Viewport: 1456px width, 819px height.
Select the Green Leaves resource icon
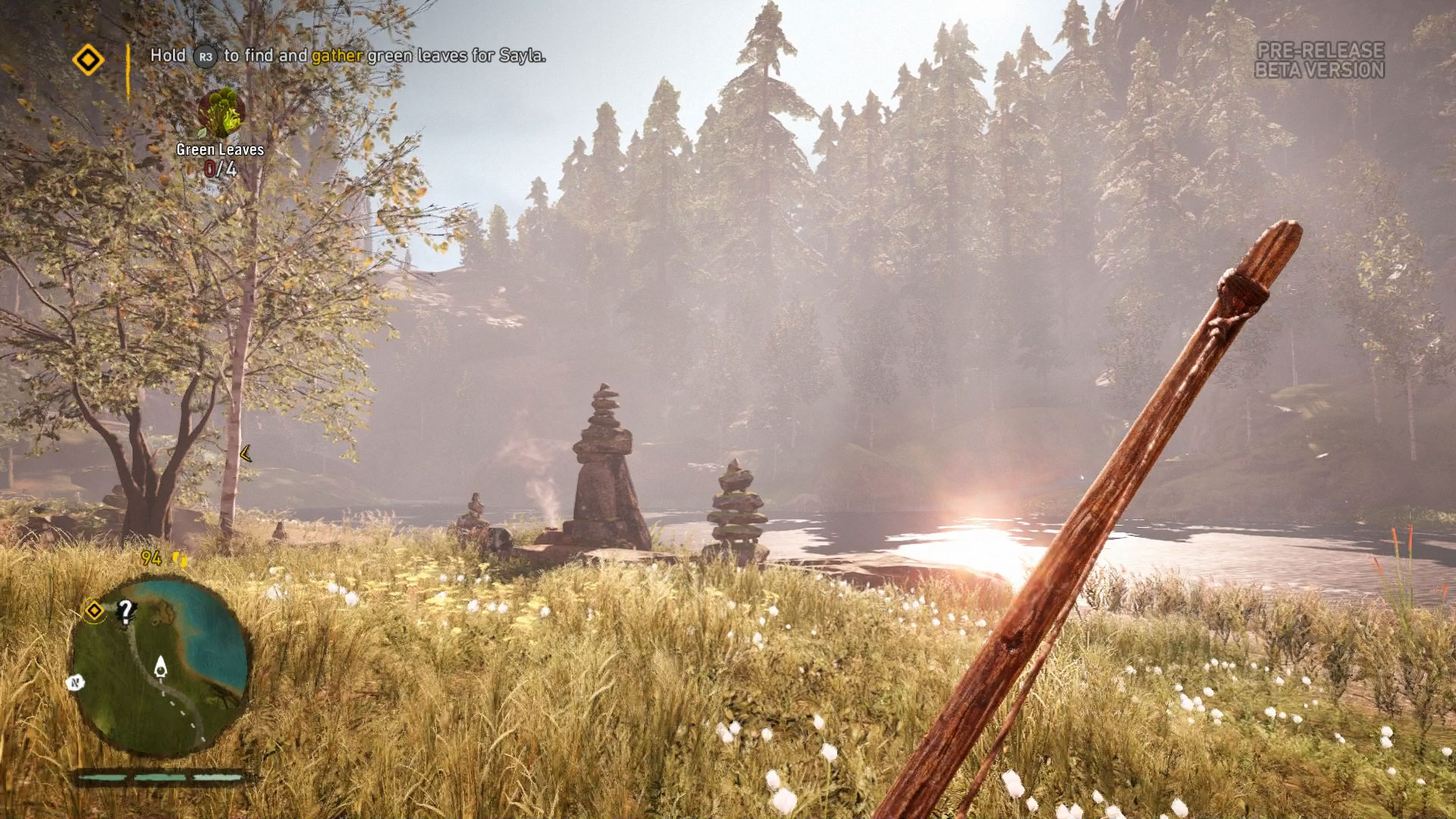point(221,112)
